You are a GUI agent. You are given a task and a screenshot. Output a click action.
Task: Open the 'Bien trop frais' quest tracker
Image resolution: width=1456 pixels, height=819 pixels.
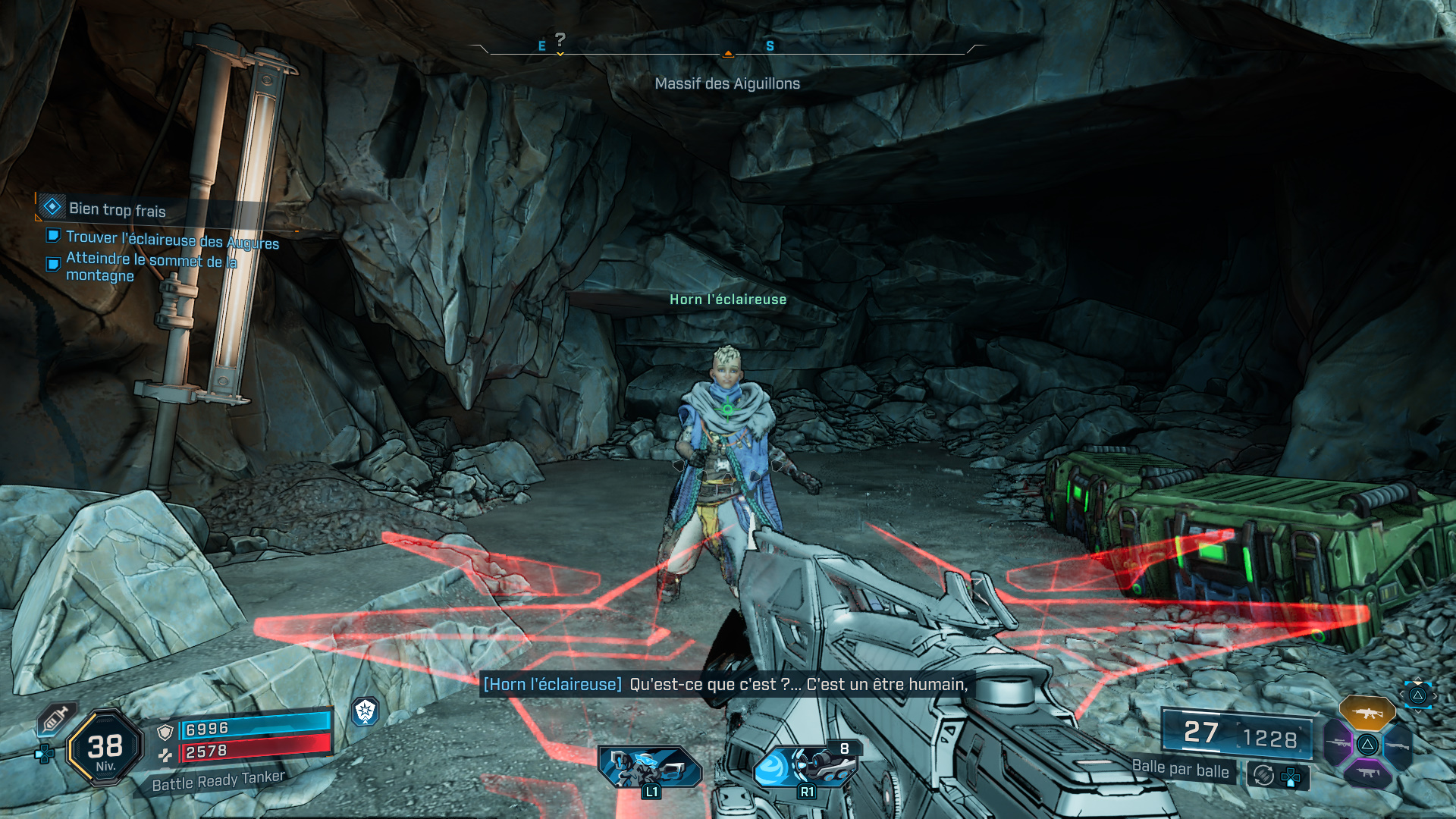coord(117,209)
